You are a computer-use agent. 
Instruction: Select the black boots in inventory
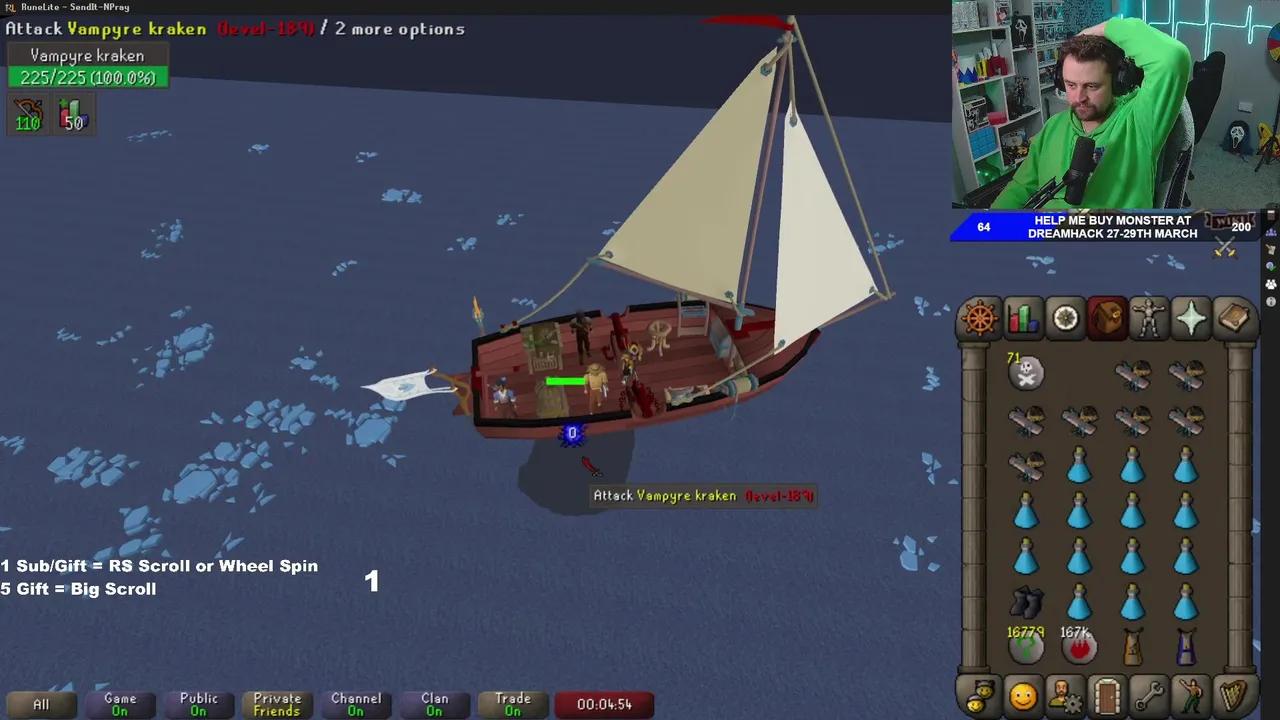pos(1026,603)
